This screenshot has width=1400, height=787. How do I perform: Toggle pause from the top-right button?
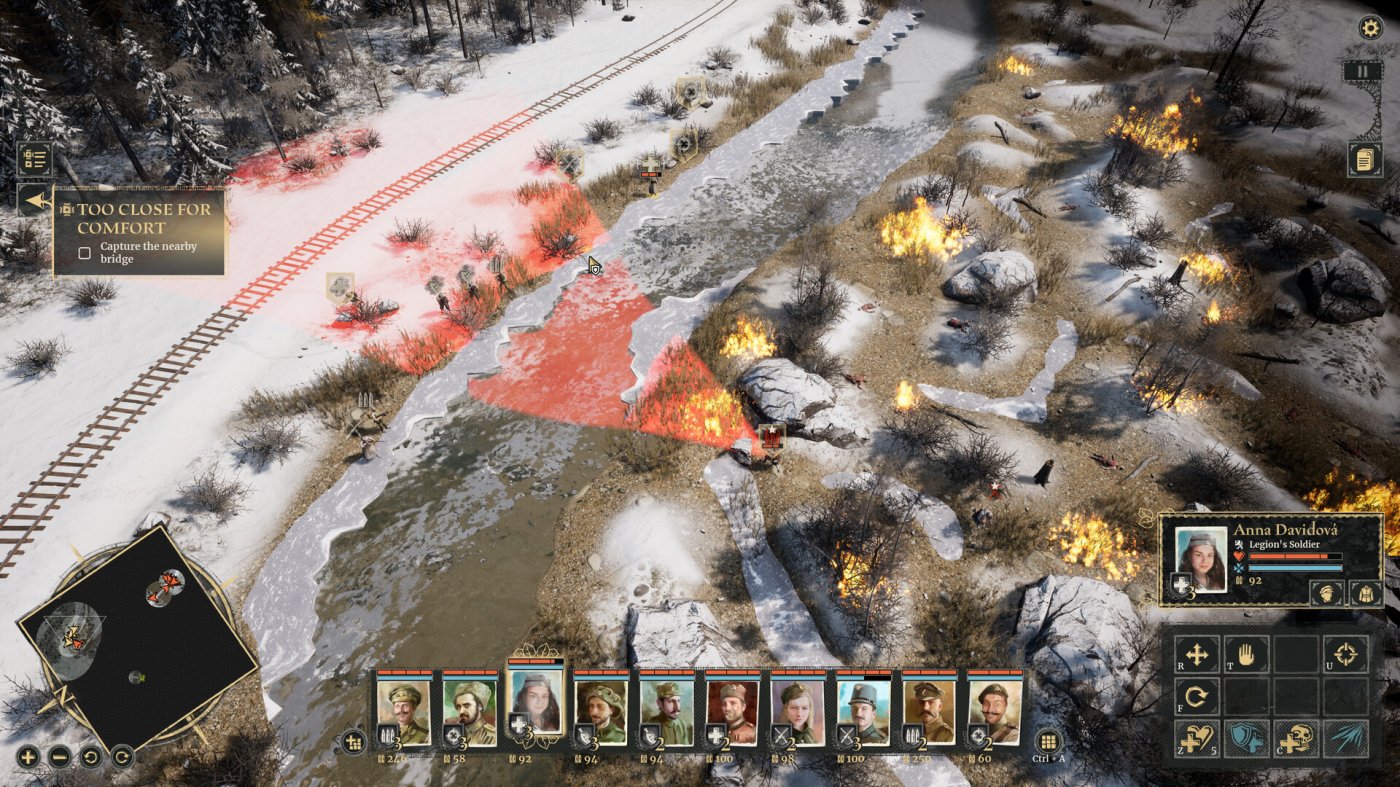click(x=1362, y=71)
